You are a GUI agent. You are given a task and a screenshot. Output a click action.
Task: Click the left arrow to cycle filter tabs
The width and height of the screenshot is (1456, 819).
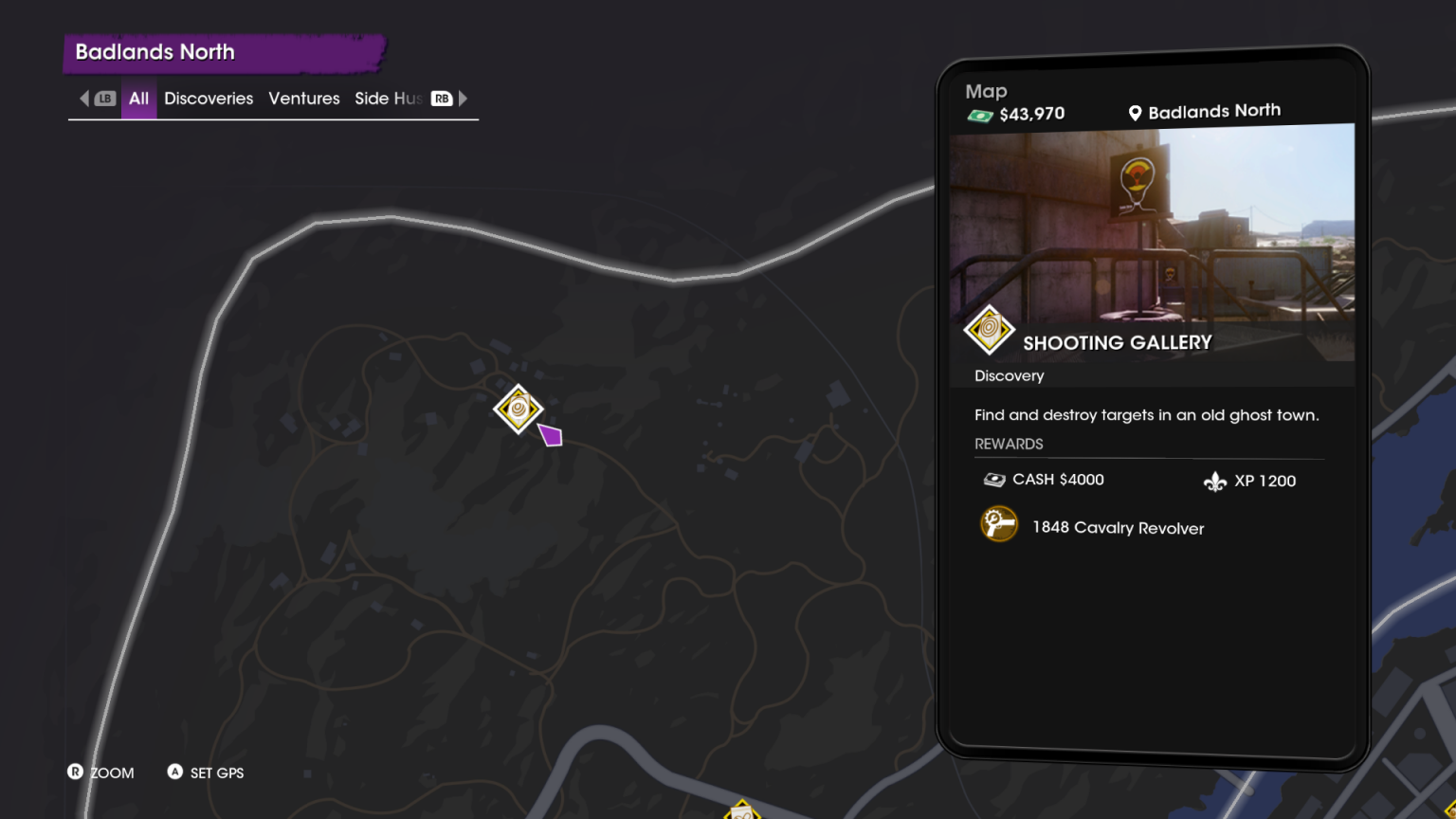click(x=83, y=98)
